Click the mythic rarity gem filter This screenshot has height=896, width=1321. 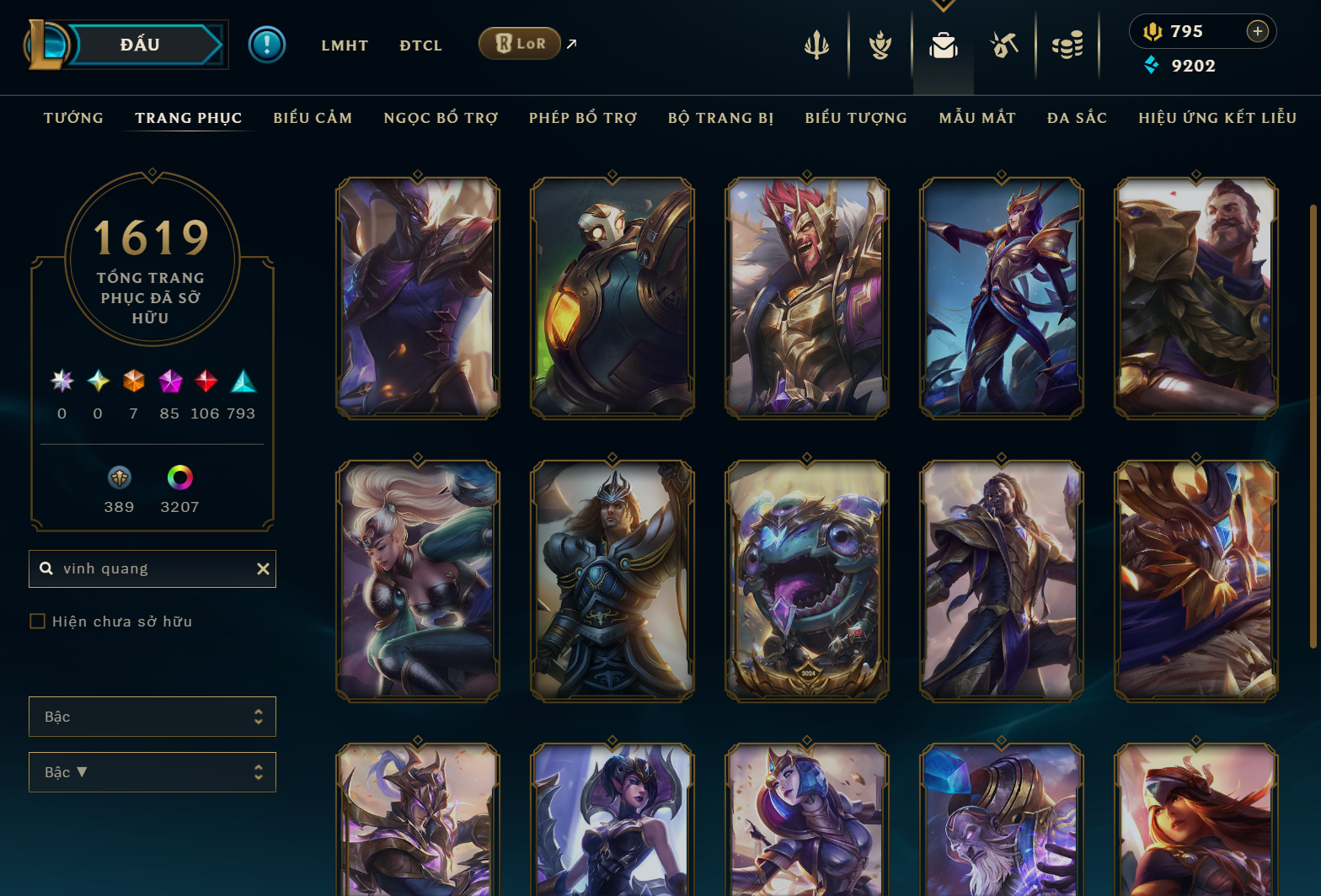tap(170, 381)
